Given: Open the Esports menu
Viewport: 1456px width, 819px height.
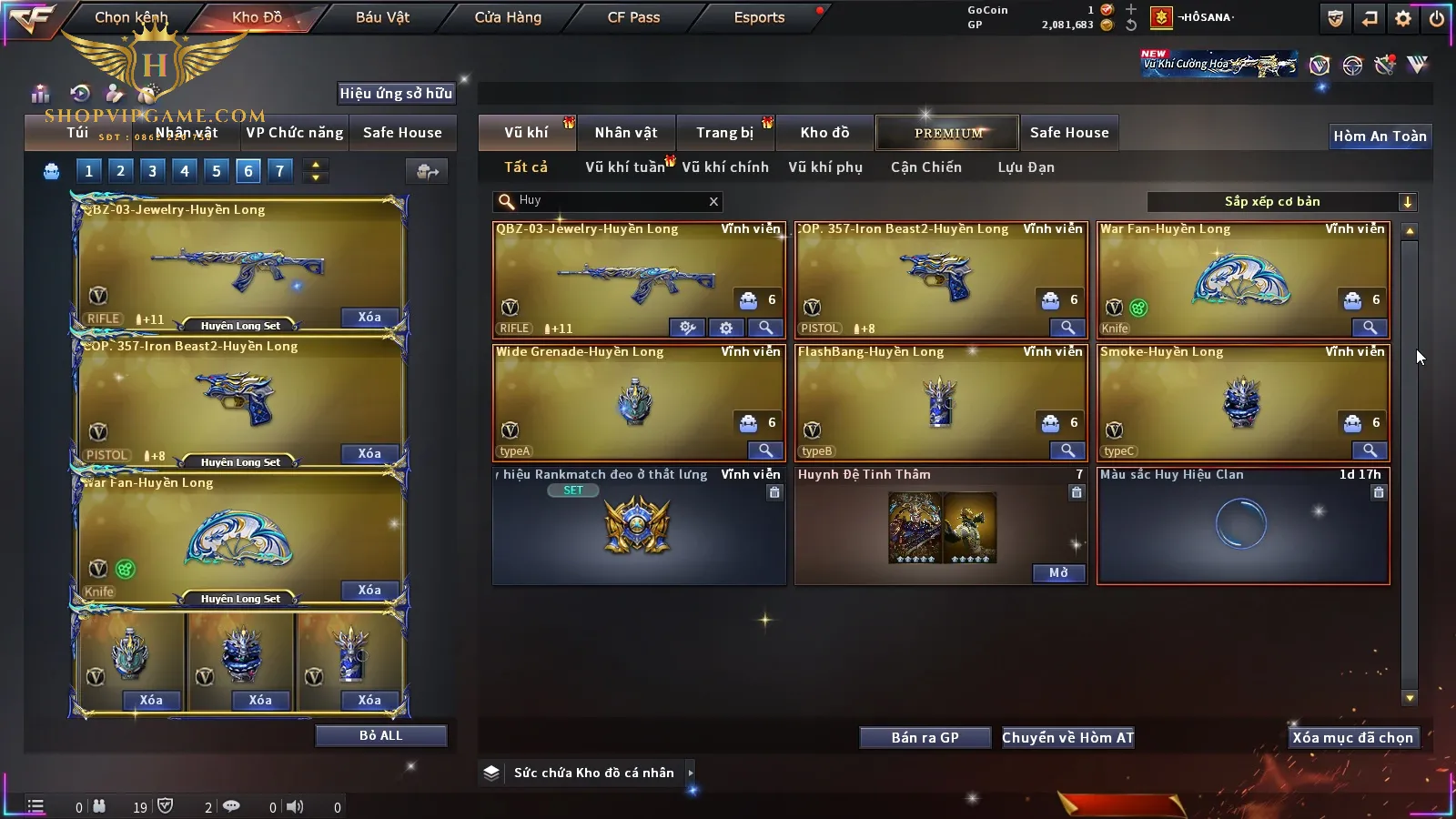Looking at the screenshot, I should coord(759,17).
